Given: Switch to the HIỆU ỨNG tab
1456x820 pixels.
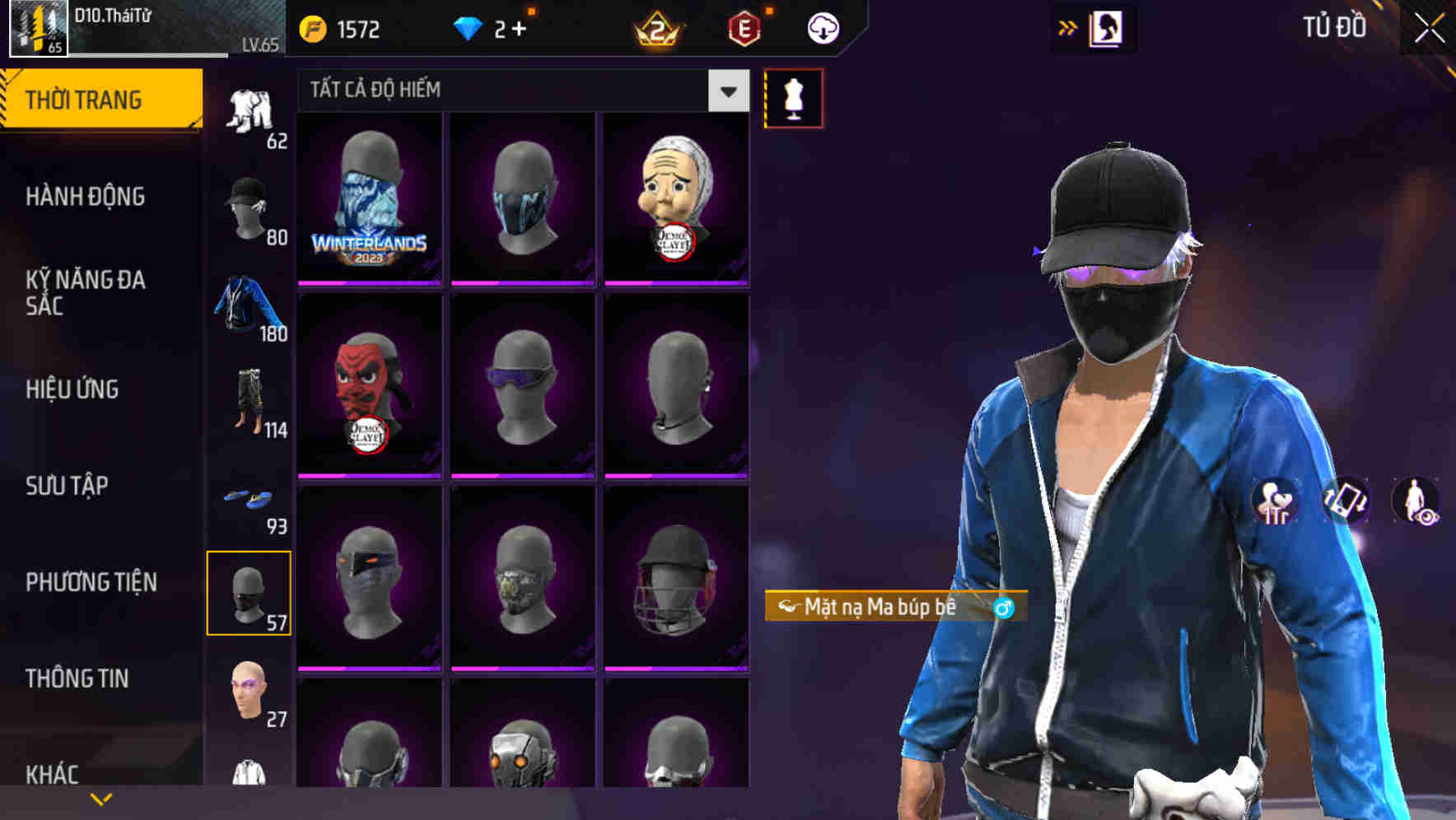Looking at the screenshot, I should pos(72,389).
